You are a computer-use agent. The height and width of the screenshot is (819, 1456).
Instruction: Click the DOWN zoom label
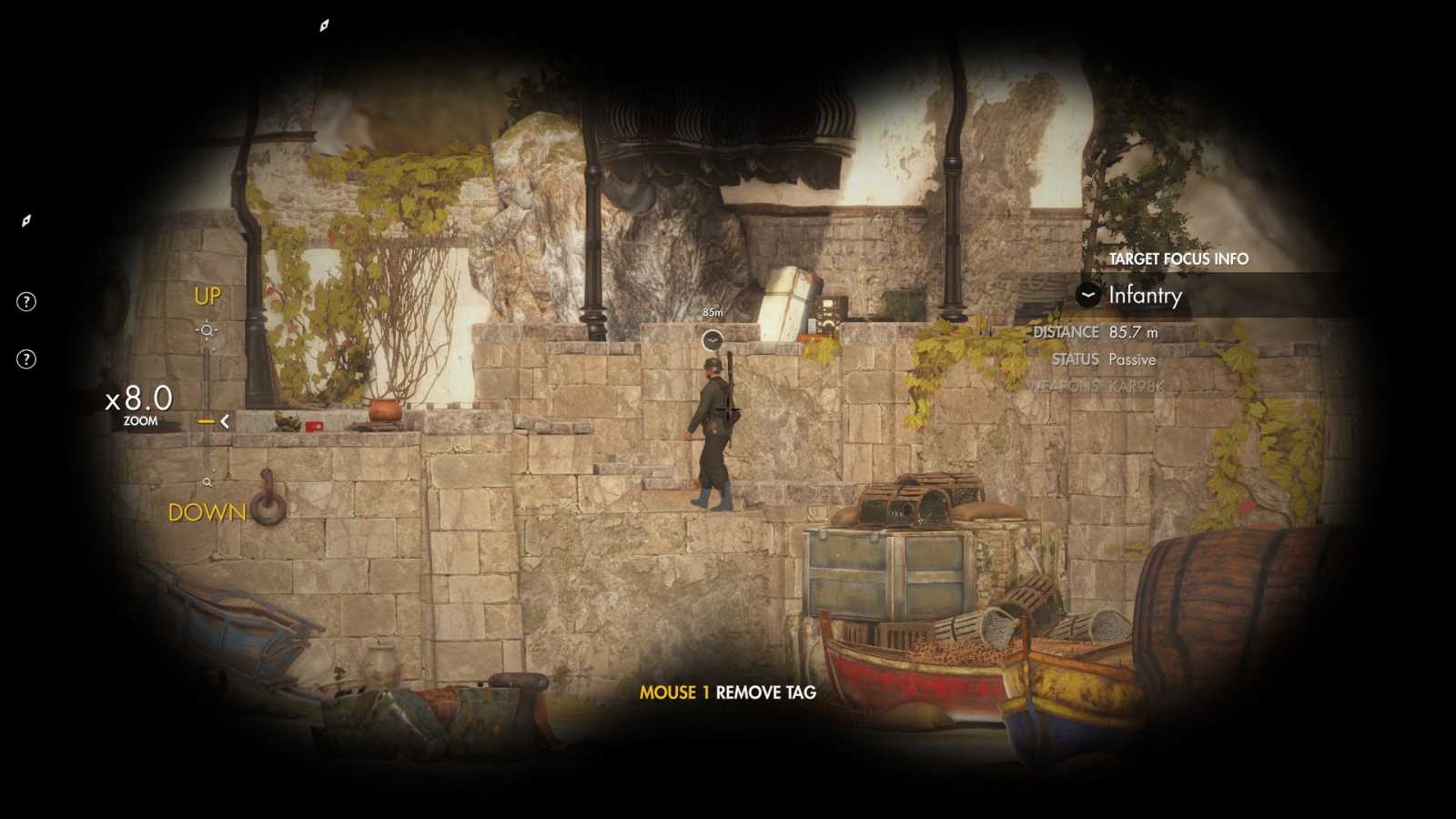pos(207,512)
